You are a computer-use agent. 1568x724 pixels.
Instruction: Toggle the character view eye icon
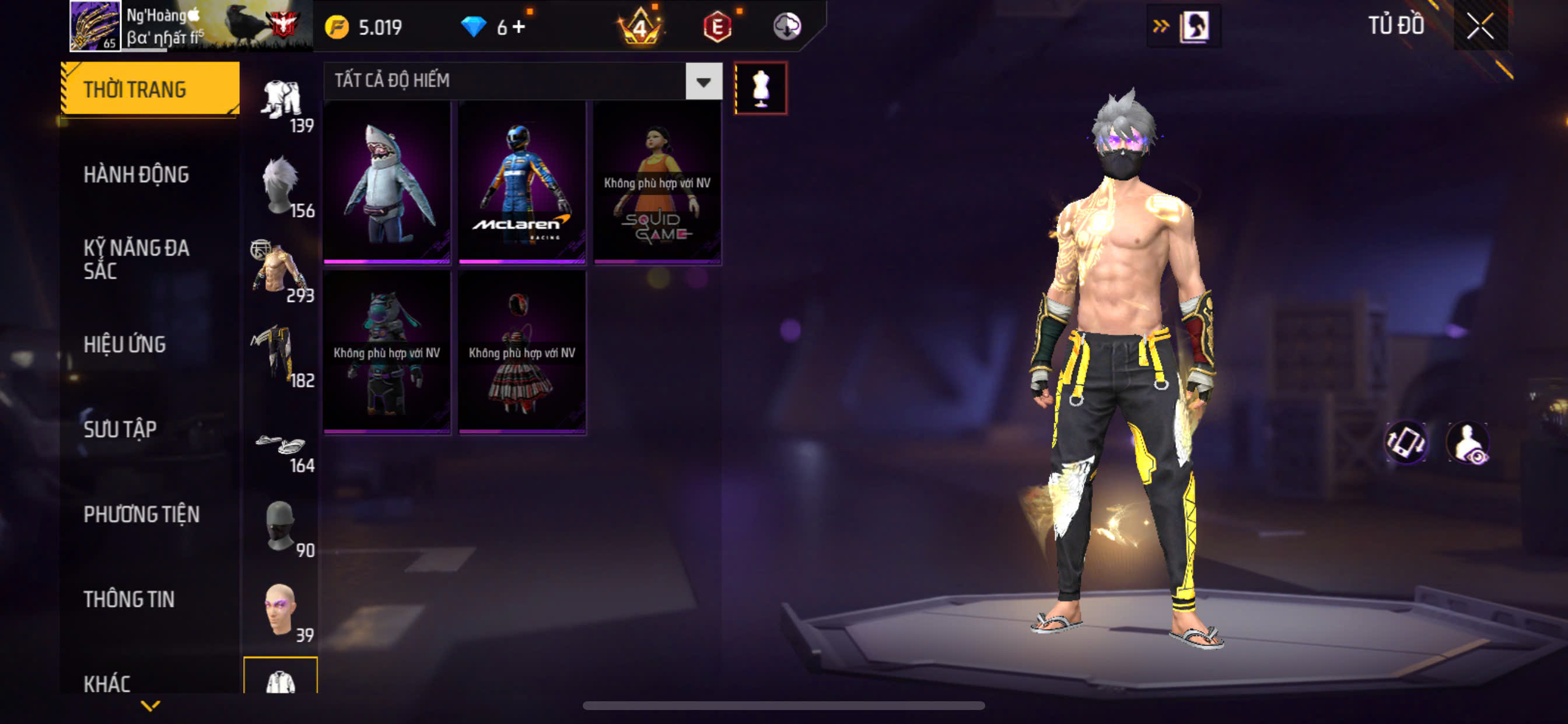1469,443
